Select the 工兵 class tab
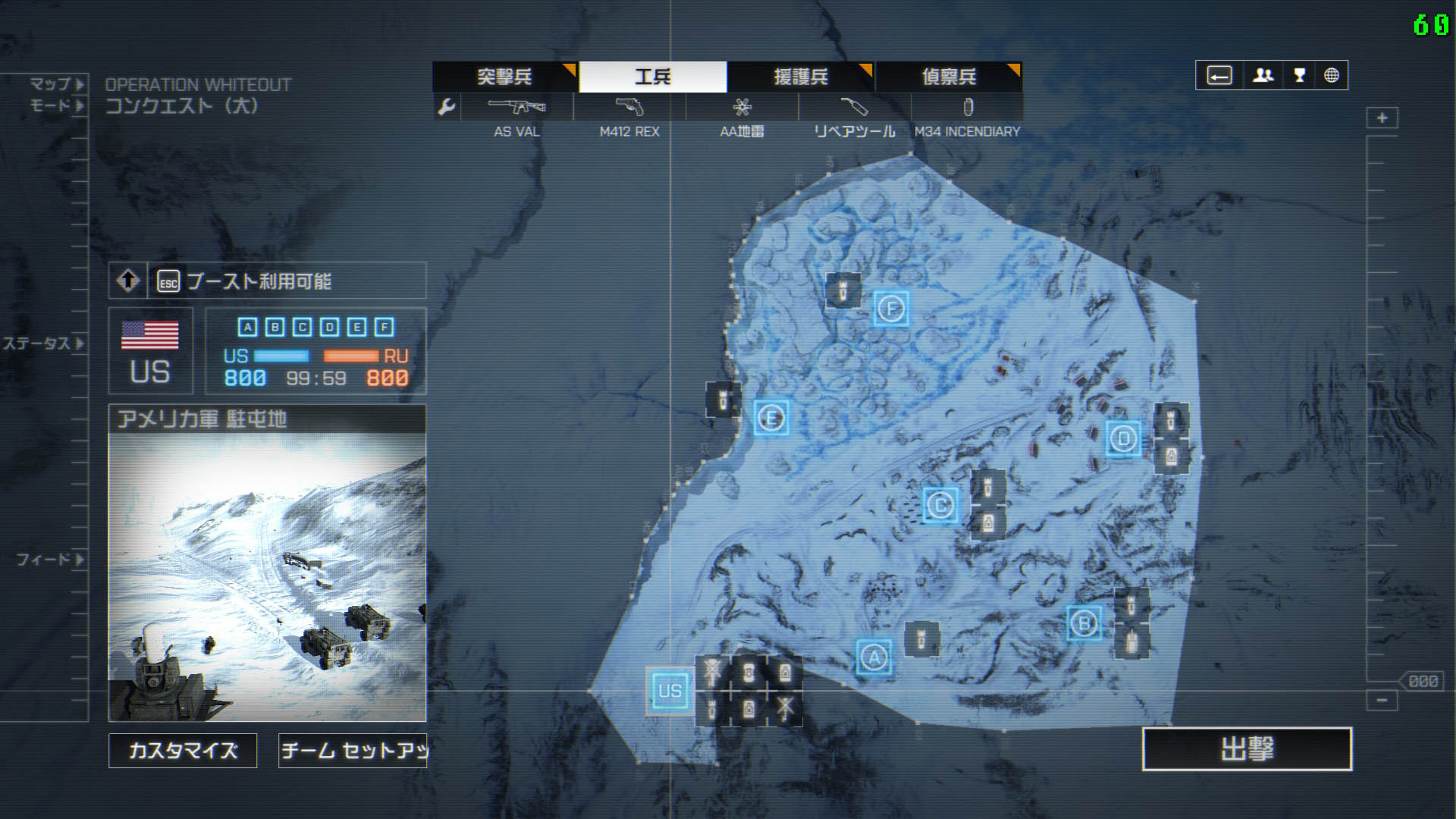This screenshot has width=1456, height=819. 652,77
